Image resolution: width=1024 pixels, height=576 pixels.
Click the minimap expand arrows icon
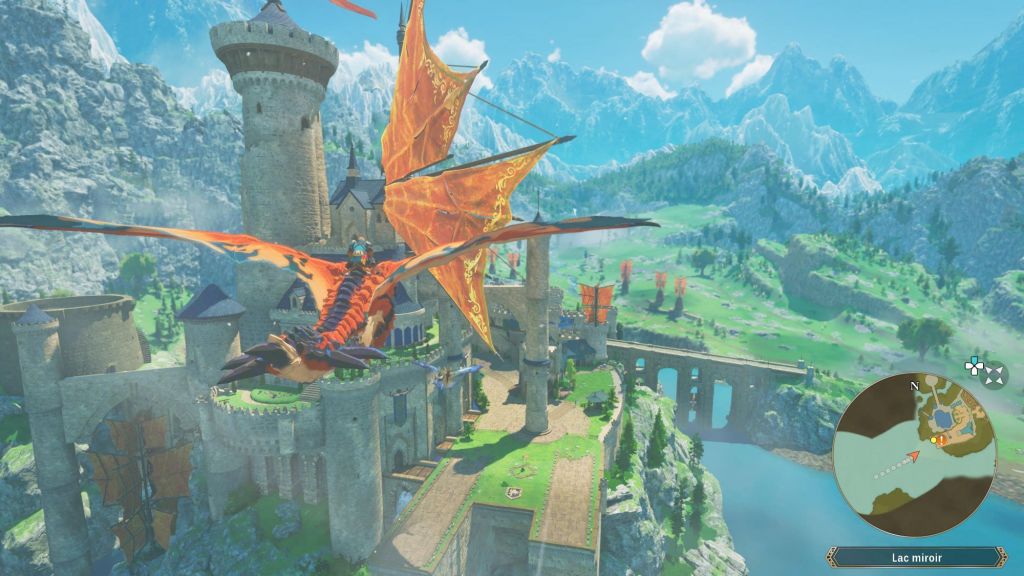click(x=995, y=375)
